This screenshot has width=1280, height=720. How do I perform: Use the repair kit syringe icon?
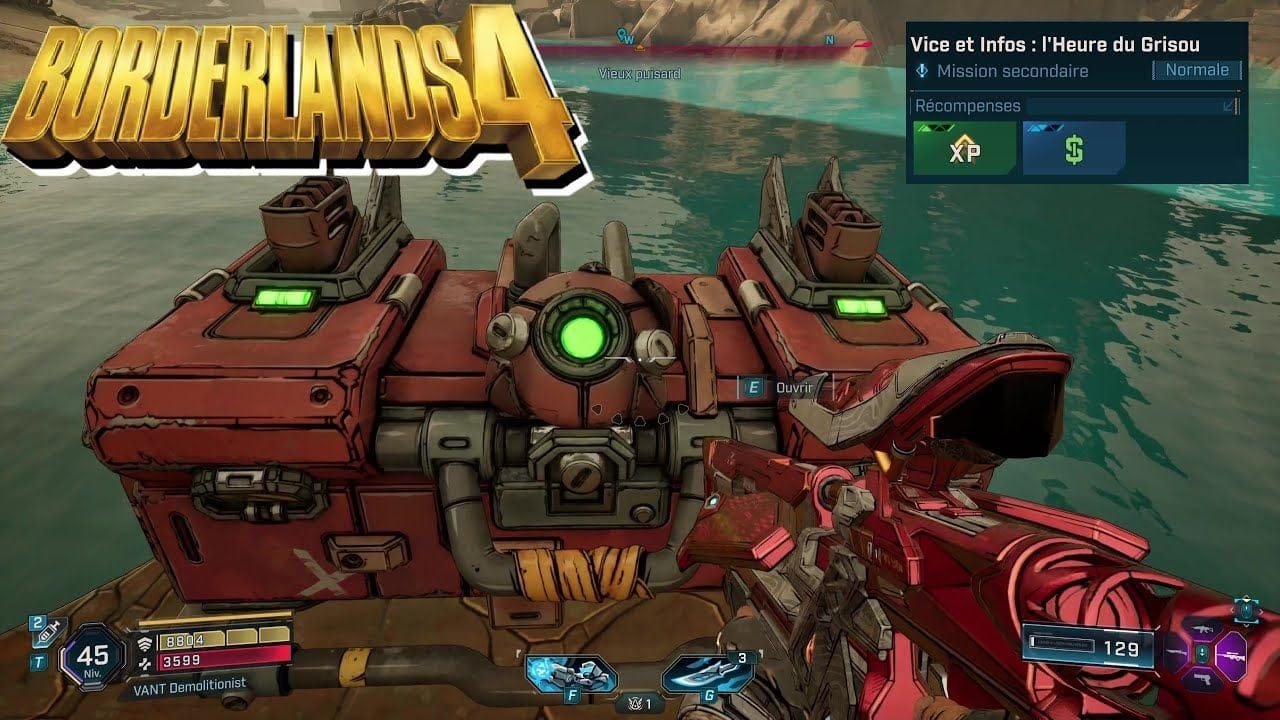[x=45, y=628]
